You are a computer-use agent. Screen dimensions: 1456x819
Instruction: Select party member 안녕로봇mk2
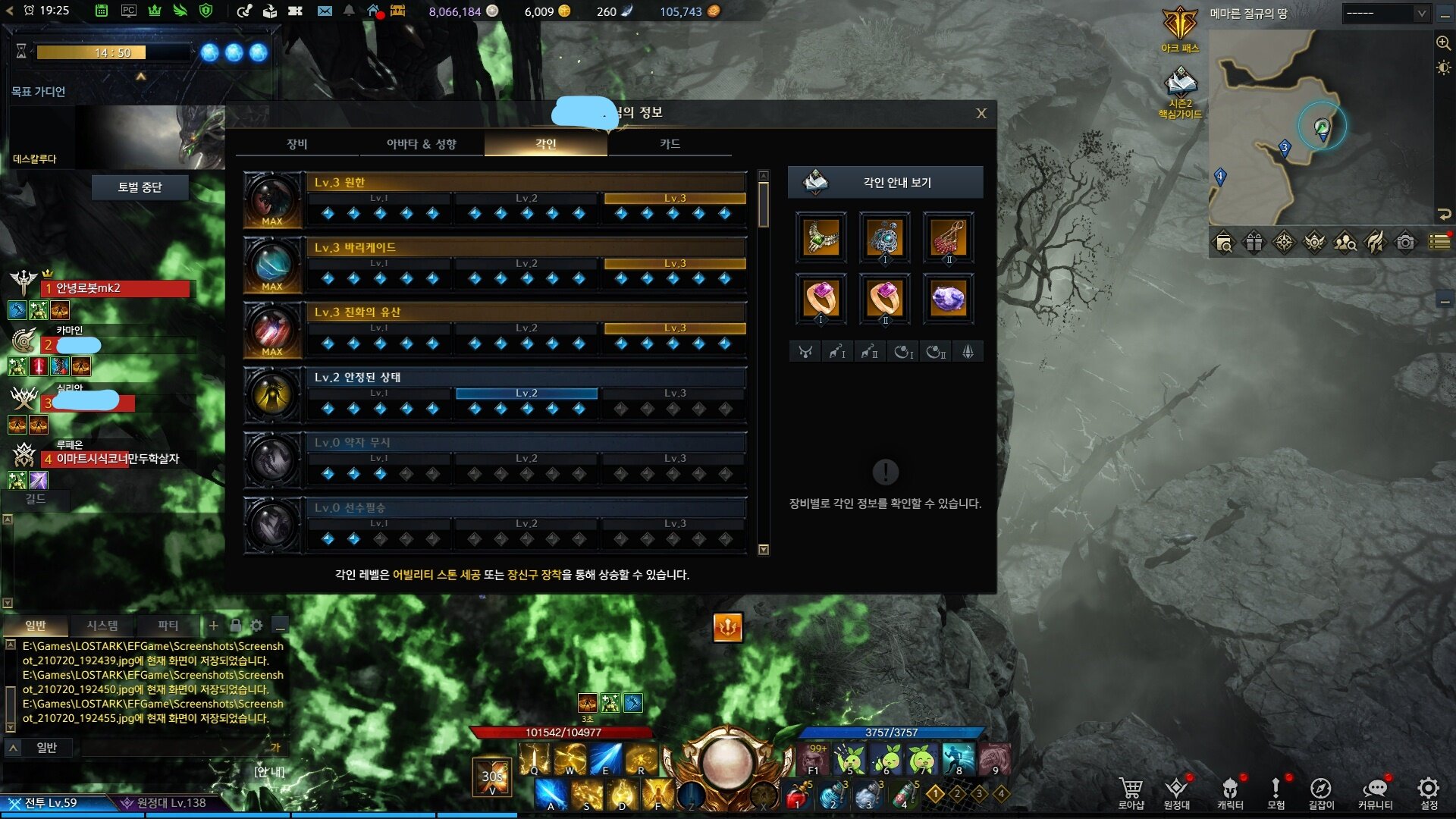pos(118,289)
